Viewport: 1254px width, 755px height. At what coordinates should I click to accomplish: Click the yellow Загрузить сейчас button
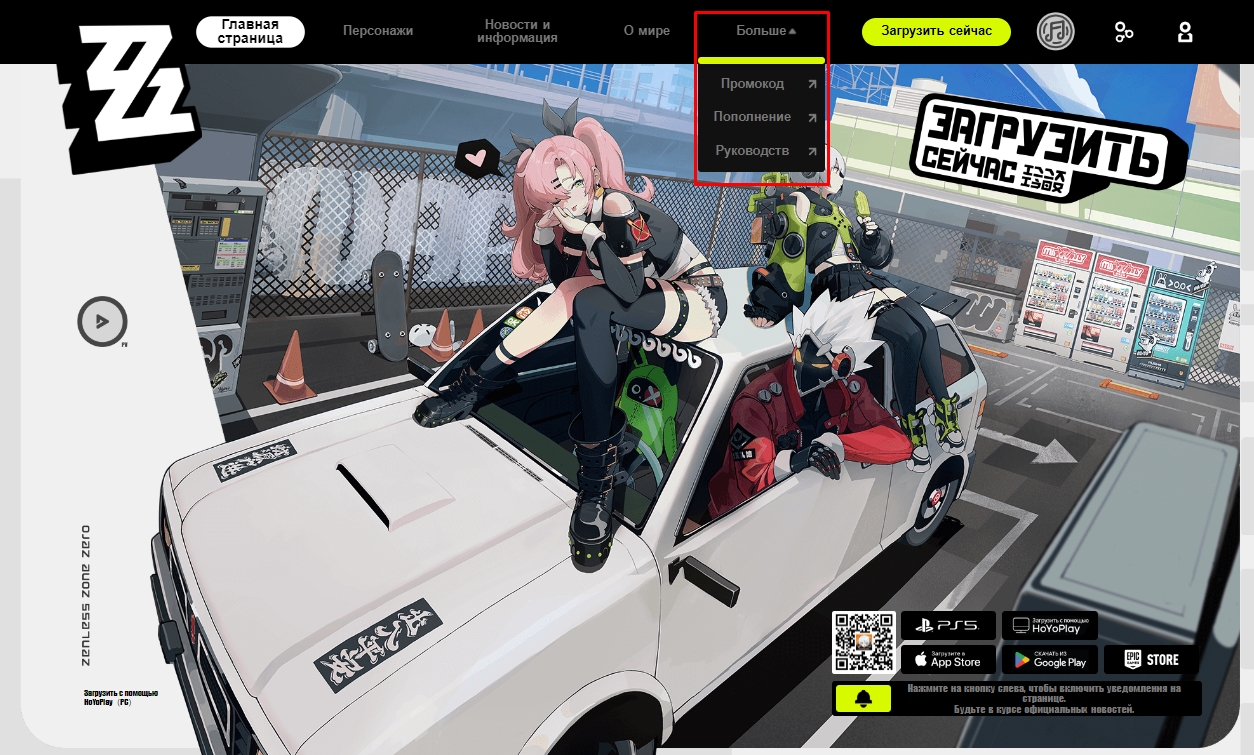[936, 31]
